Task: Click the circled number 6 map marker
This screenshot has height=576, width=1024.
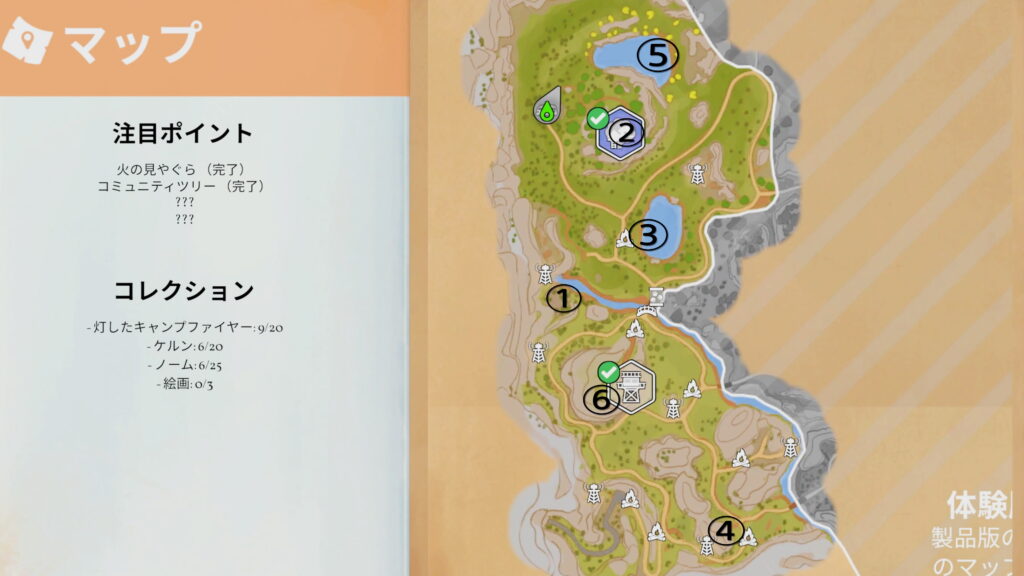Action: [x=601, y=399]
